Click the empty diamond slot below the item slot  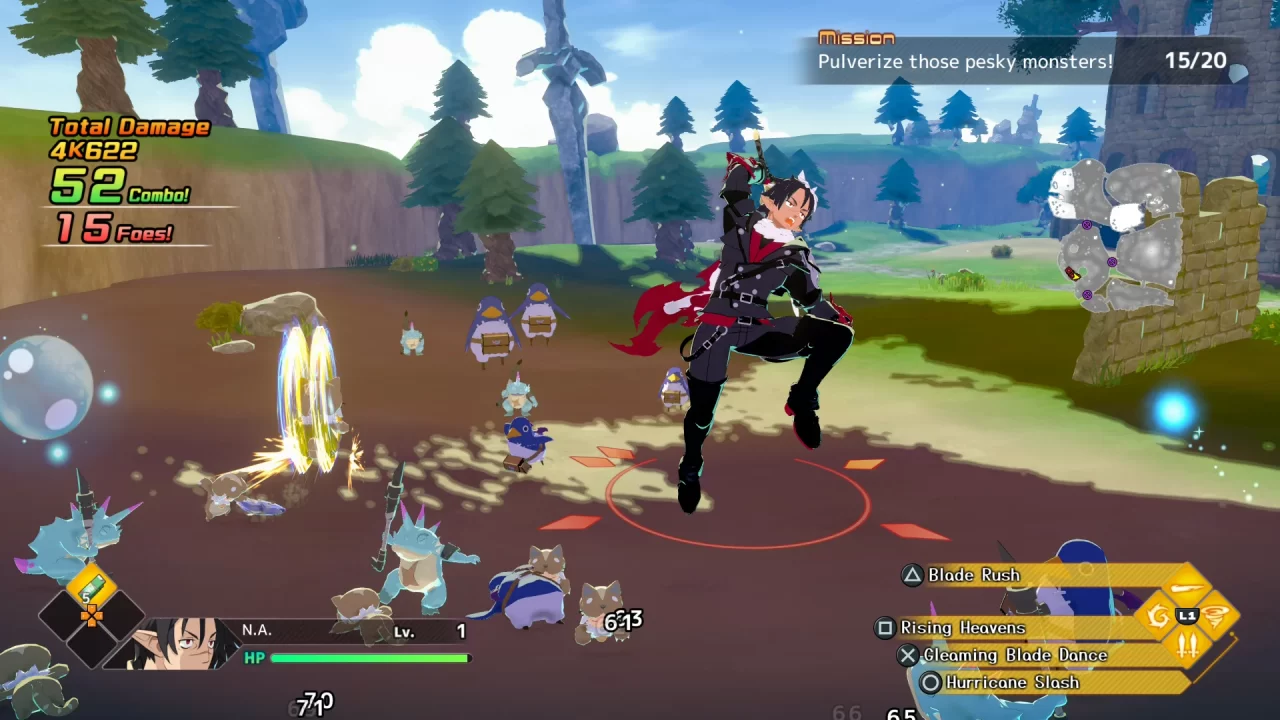tap(90, 650)
